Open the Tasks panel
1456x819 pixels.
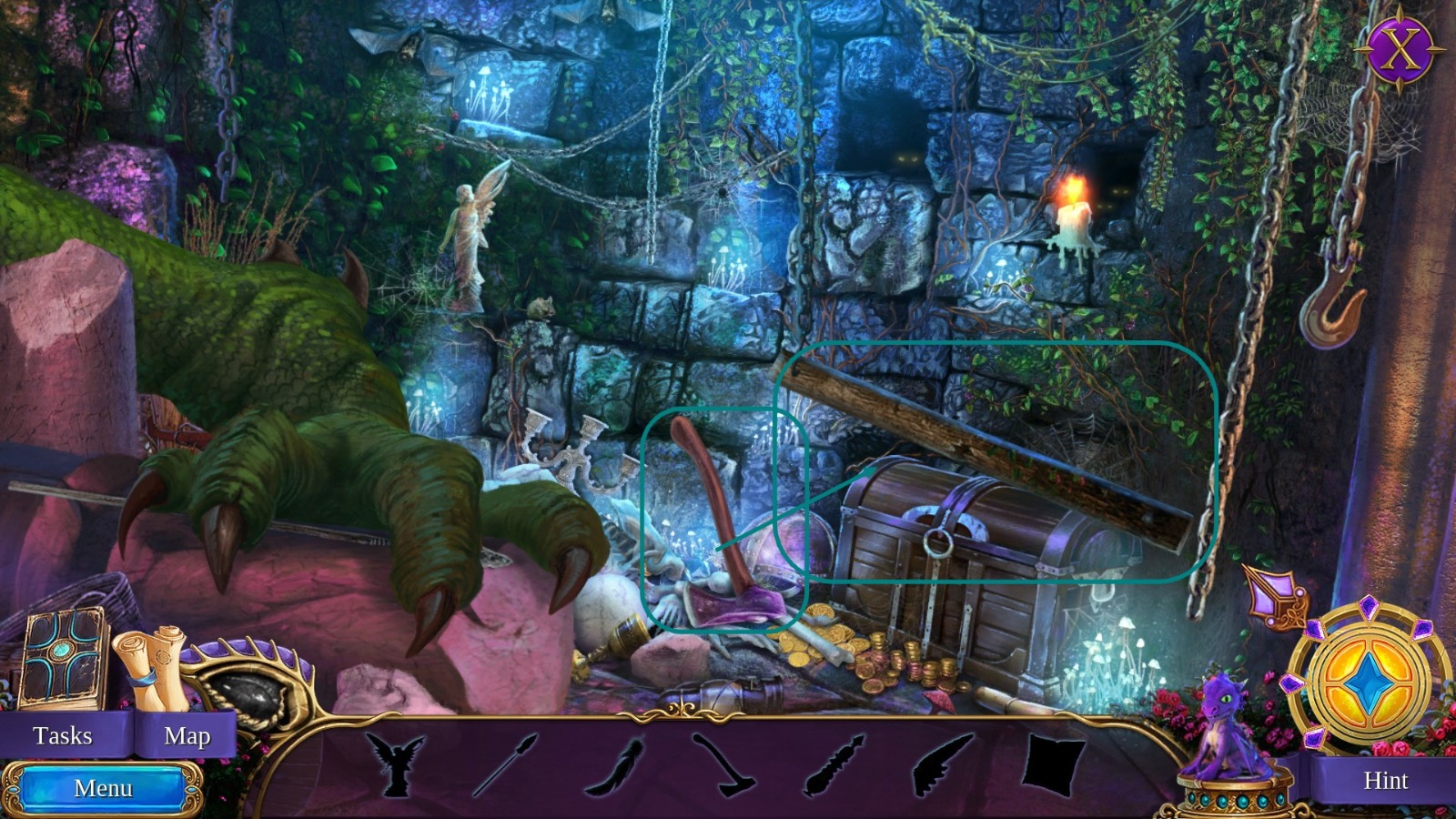pos(62,733)
